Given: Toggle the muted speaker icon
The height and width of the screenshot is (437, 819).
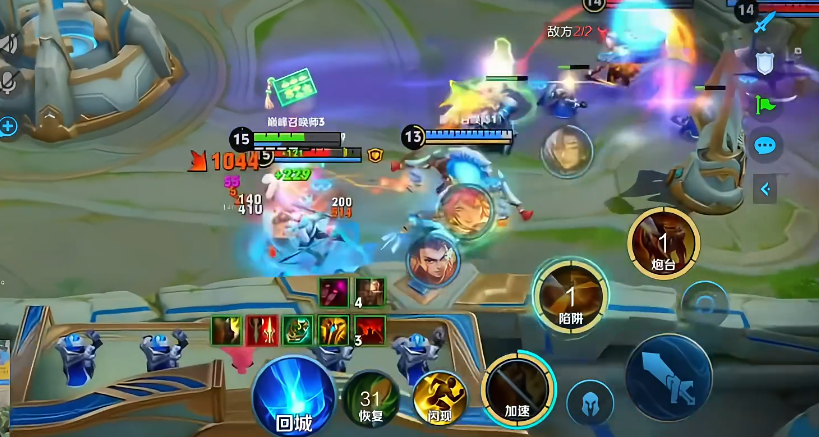Looking at the screenshot, I should 10,43.
